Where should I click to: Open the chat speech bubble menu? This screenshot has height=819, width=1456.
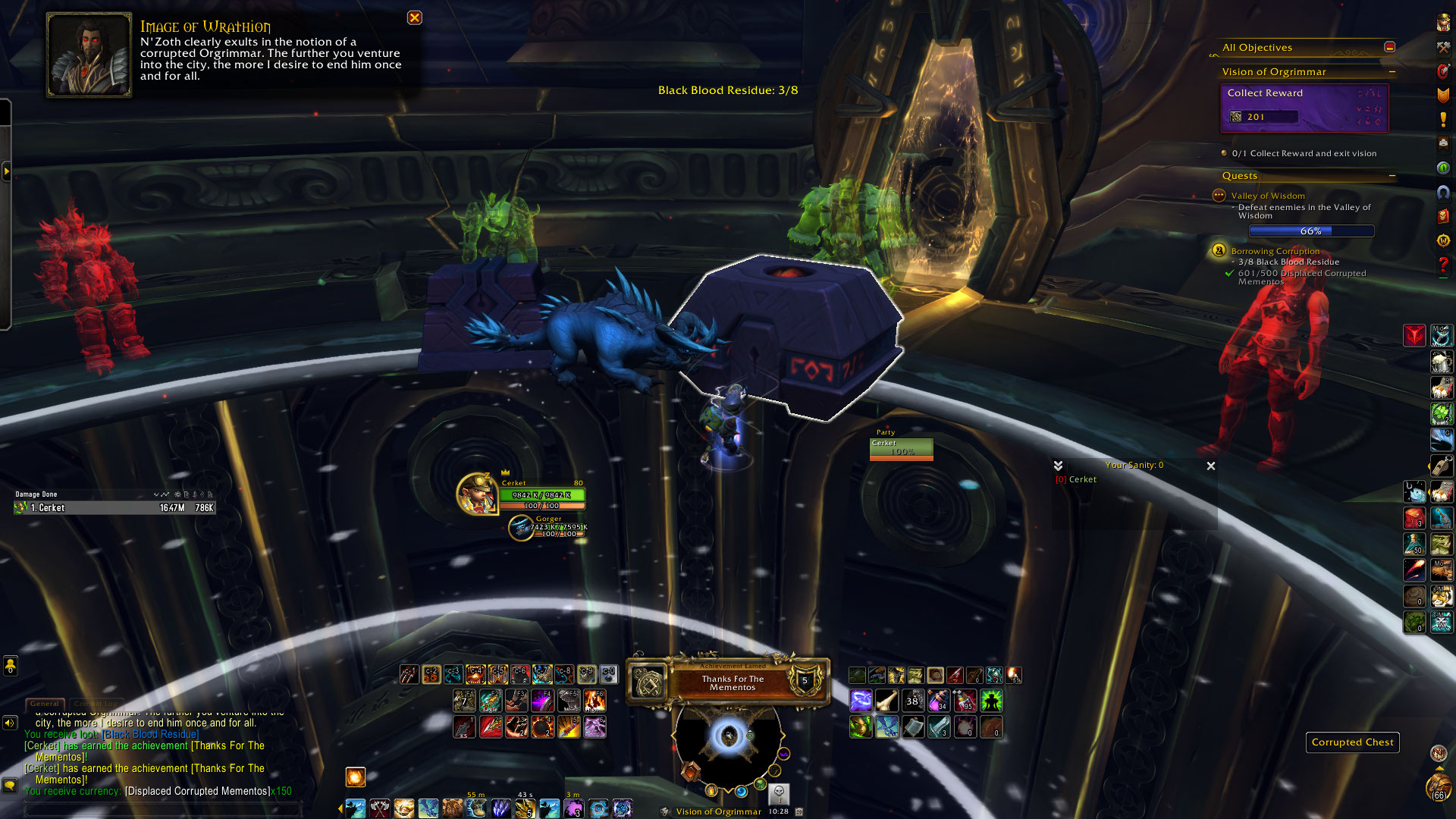coord(10,785)
